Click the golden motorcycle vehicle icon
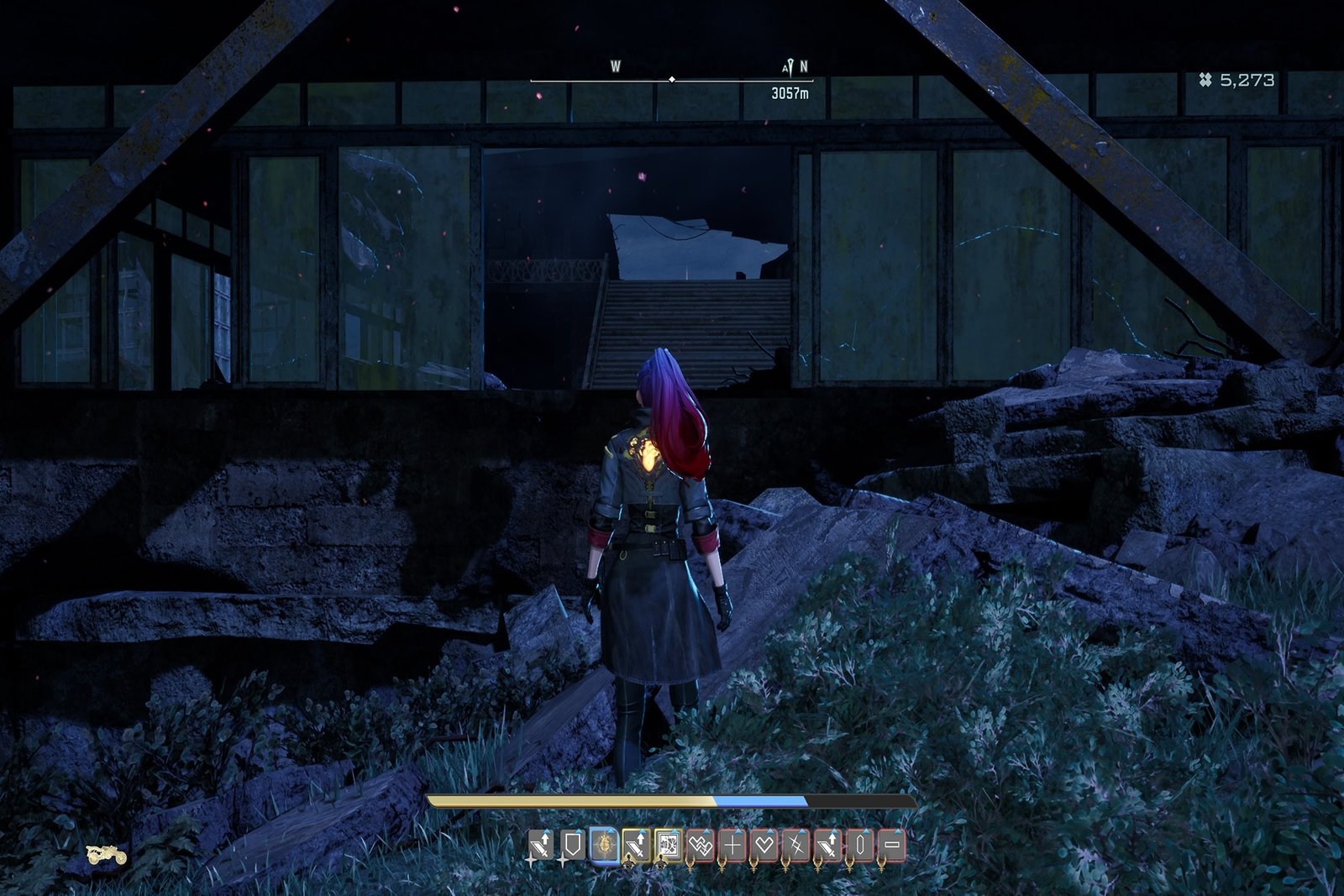 (x=107, y=855)
